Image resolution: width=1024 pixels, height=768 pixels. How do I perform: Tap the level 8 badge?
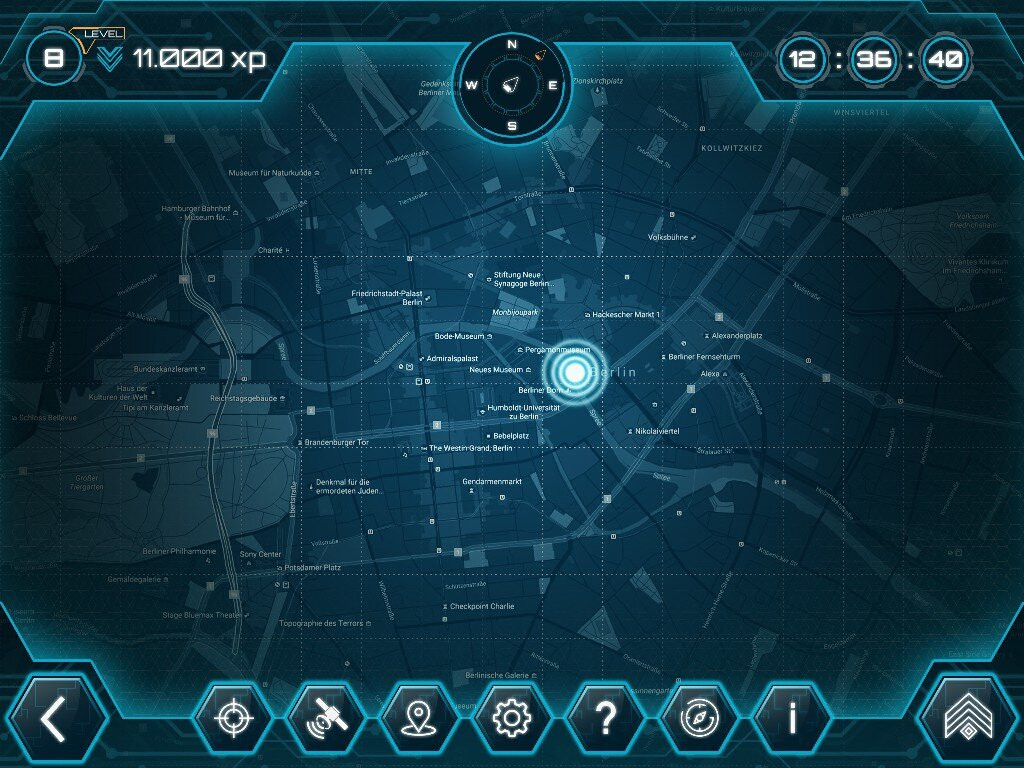[x=54, y=58]
